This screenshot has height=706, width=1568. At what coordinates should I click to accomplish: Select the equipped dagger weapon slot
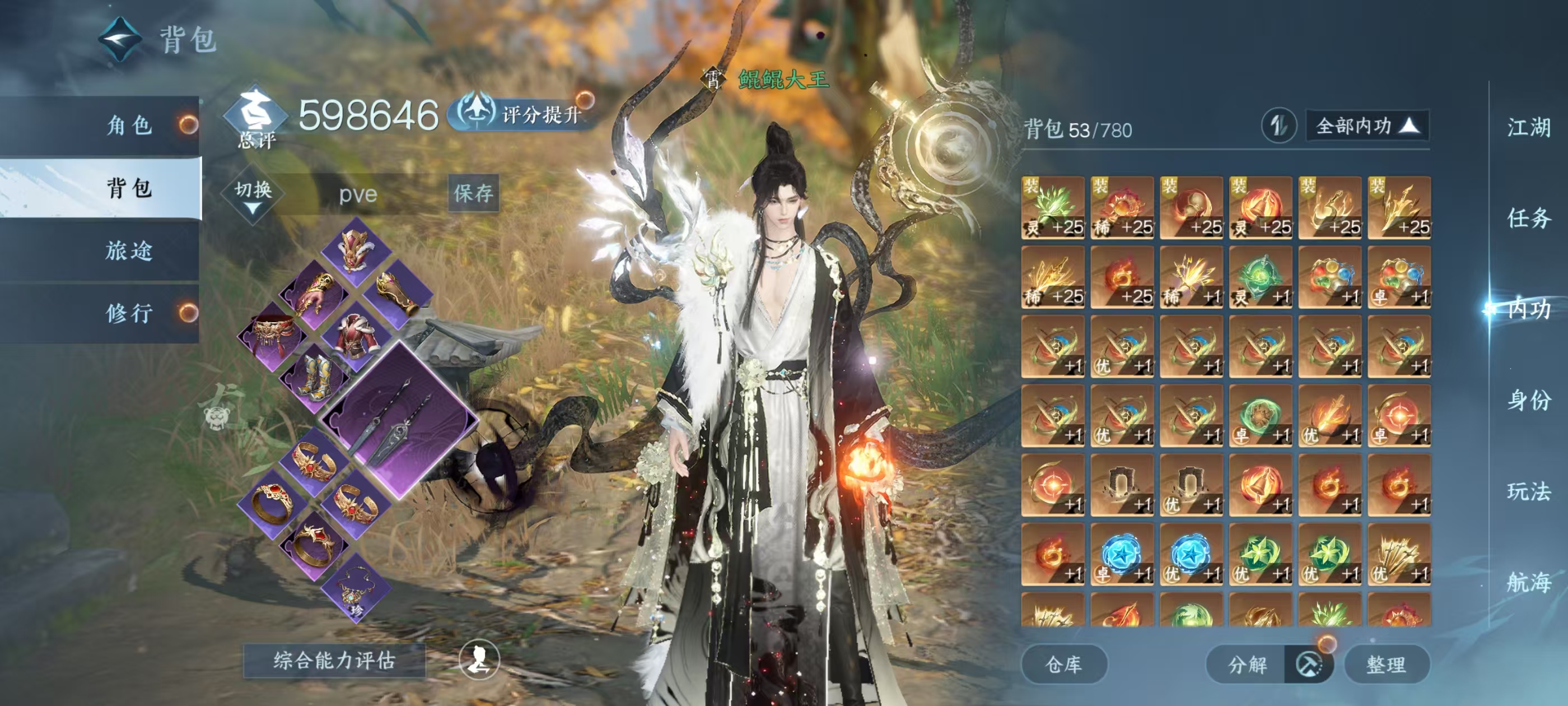399,421
